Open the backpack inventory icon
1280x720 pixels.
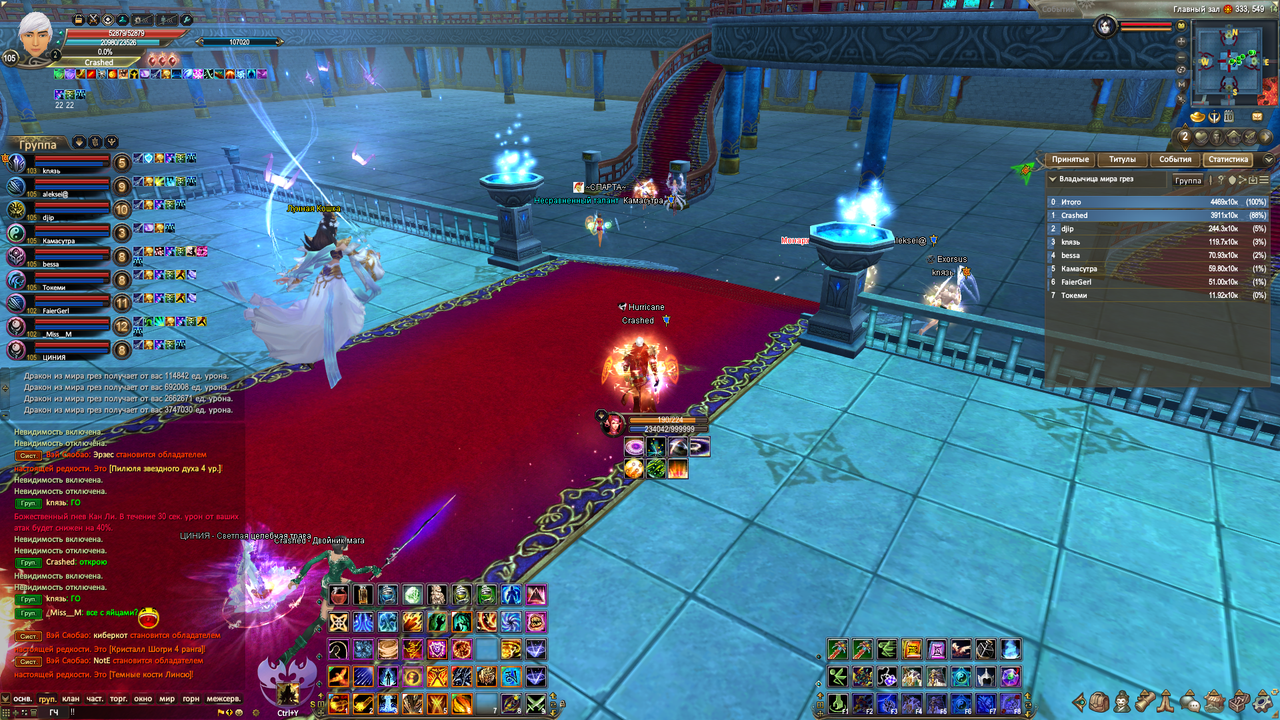1099,701
